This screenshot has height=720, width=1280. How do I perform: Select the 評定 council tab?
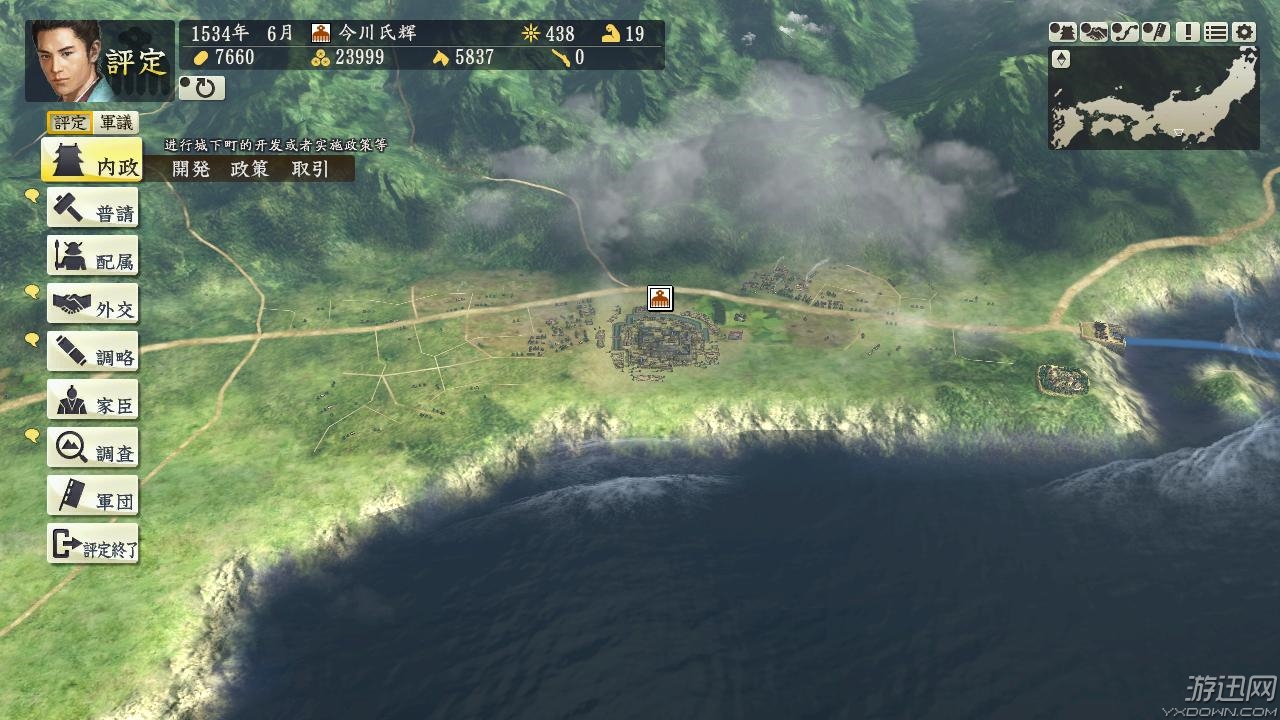(70, 123)
